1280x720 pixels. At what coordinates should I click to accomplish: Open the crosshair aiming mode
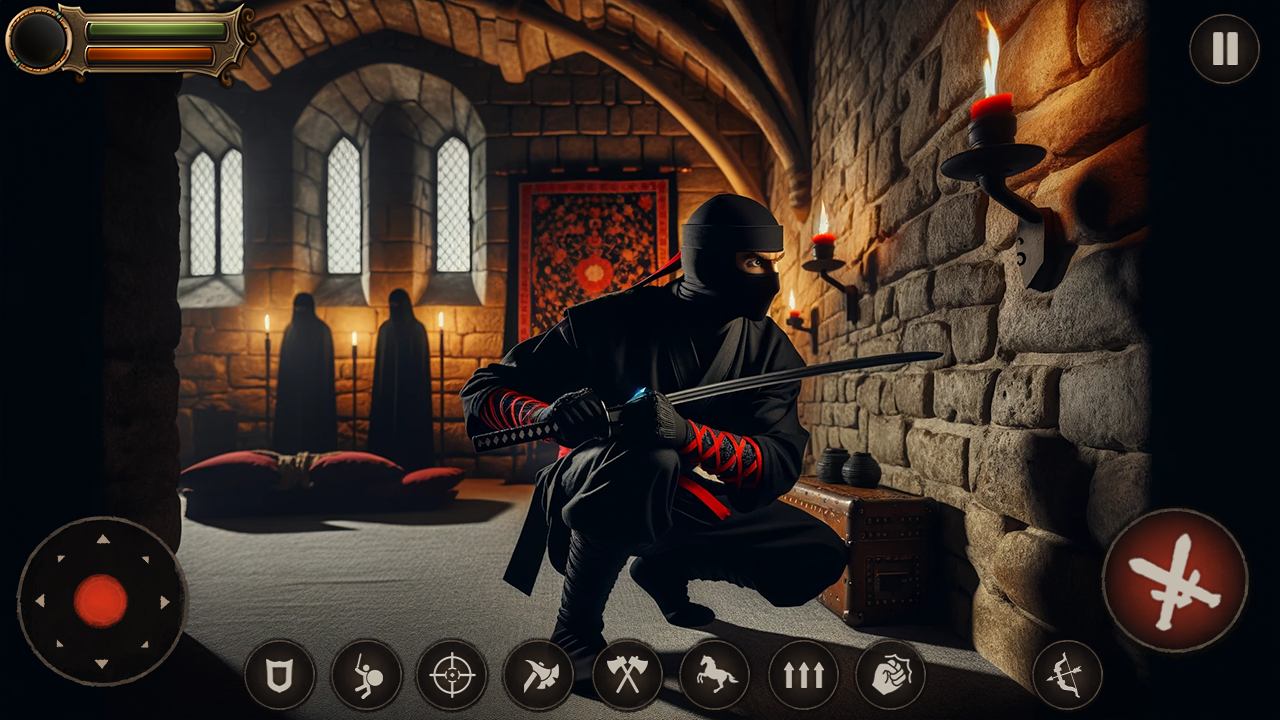451,675
